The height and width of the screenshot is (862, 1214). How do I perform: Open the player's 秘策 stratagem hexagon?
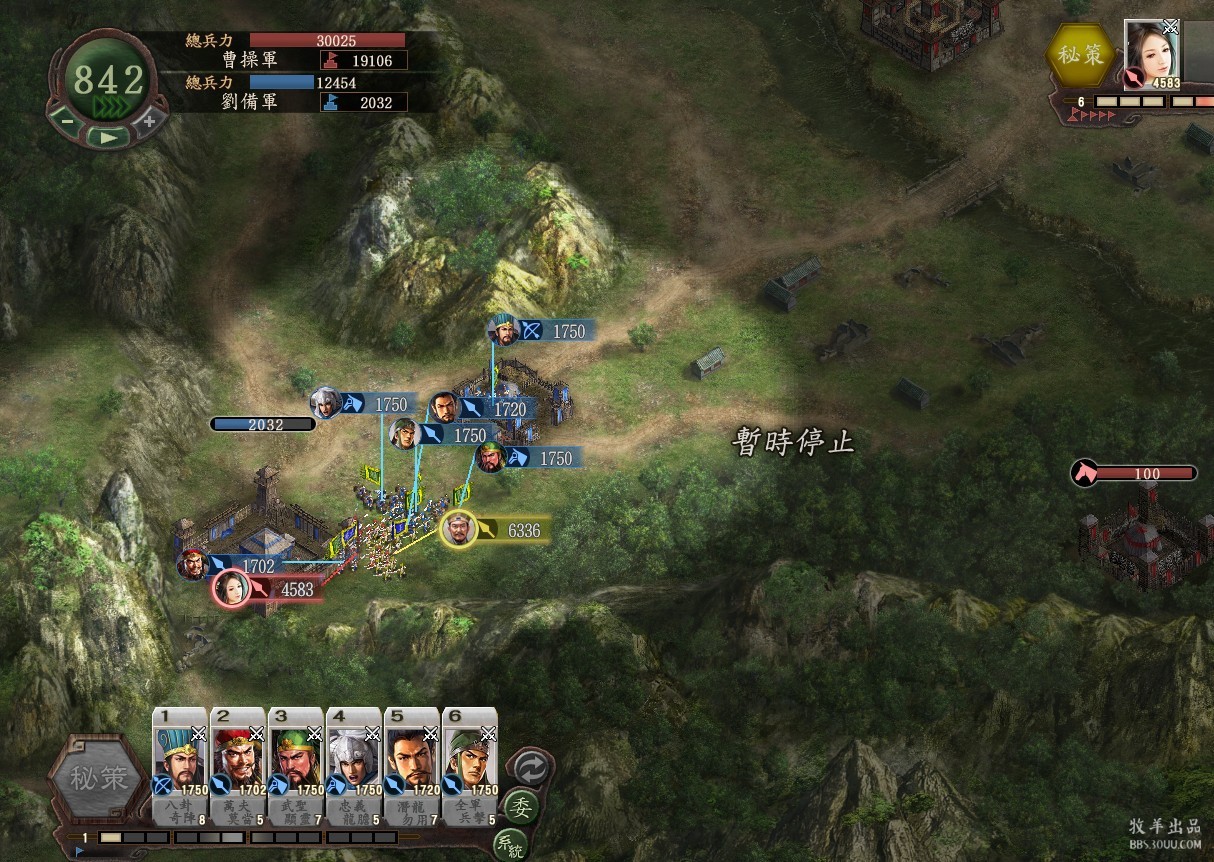pyautogui.click(x=100, y=780)
